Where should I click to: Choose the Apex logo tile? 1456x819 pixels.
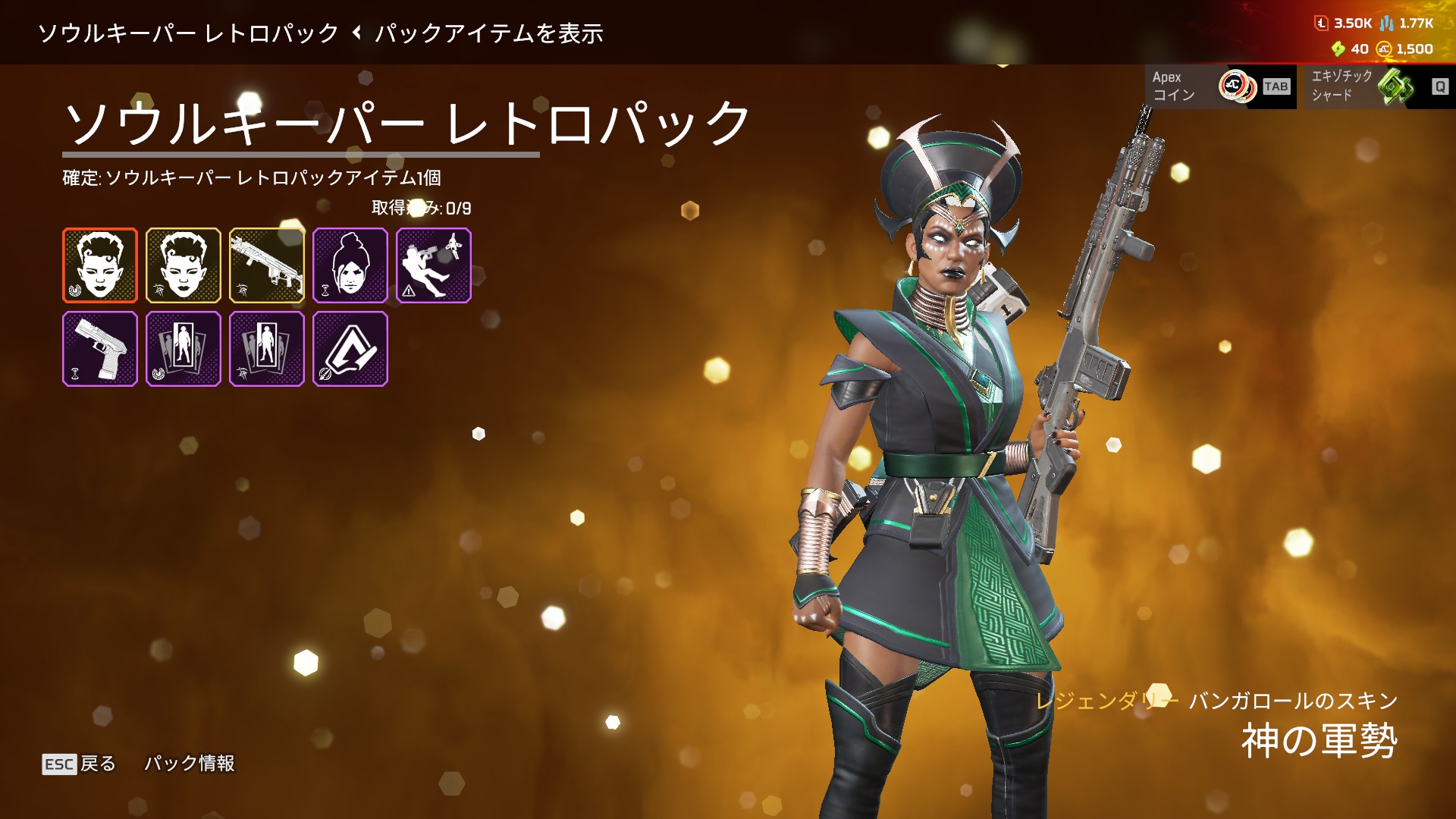click(350, 349)
